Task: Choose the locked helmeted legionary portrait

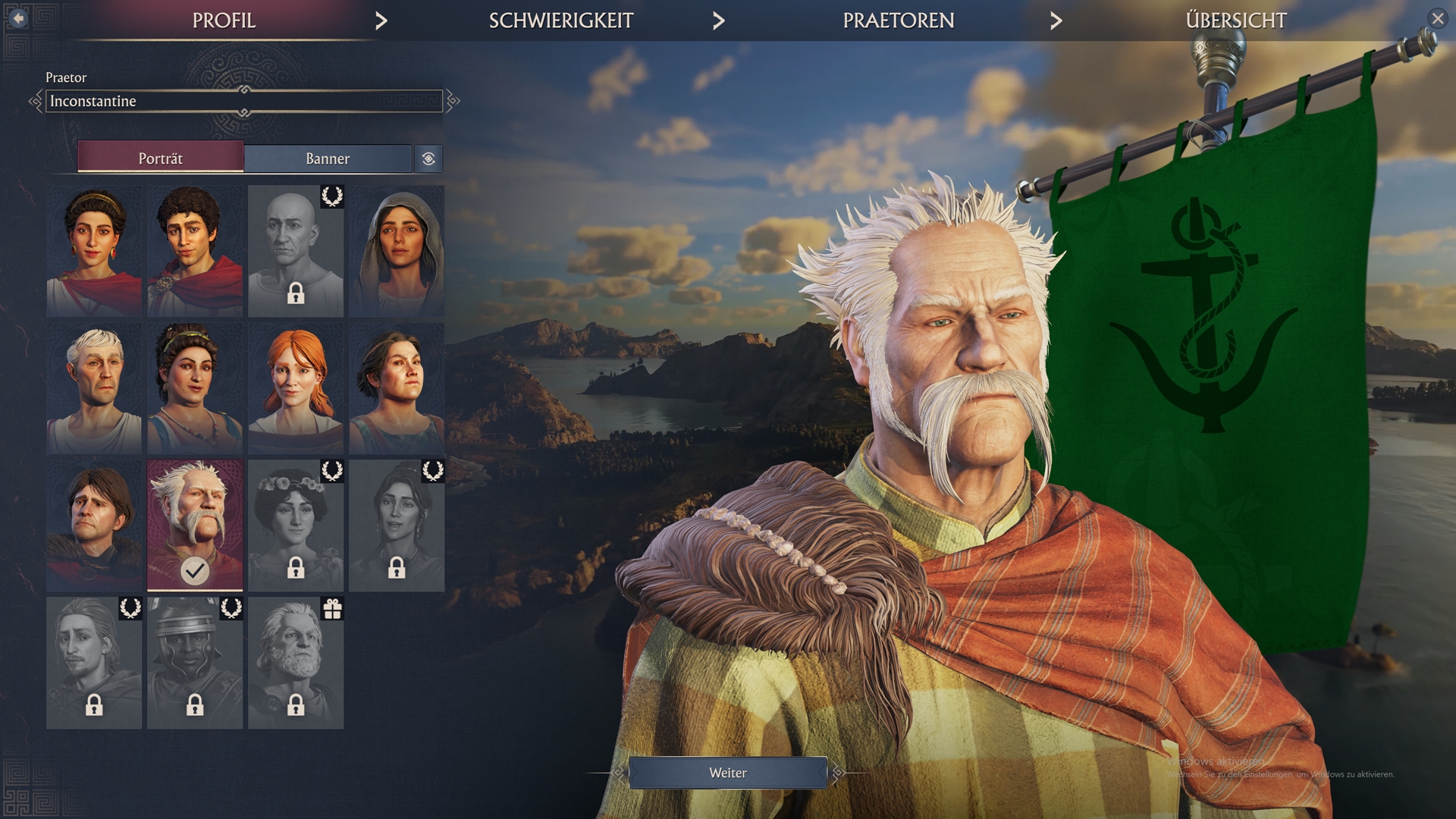Action: [x=195, y=663]
